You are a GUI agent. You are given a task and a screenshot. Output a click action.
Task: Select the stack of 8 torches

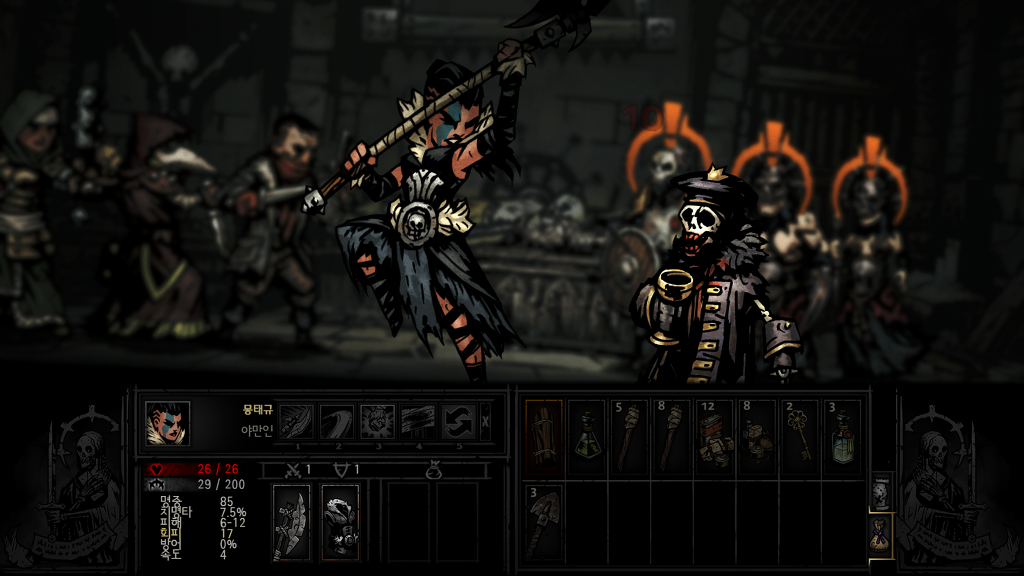(672, 437)
